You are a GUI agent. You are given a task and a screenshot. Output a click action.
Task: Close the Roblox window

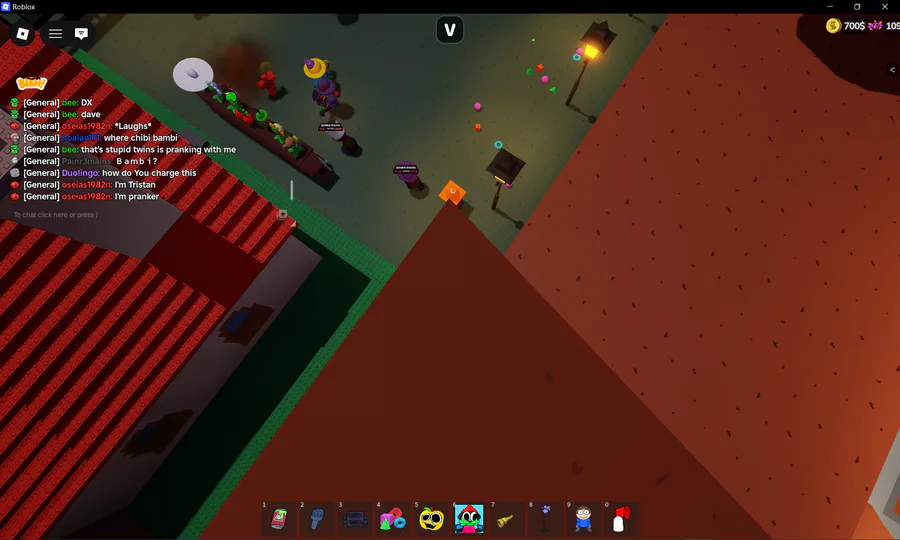click(x=884, y=6)
